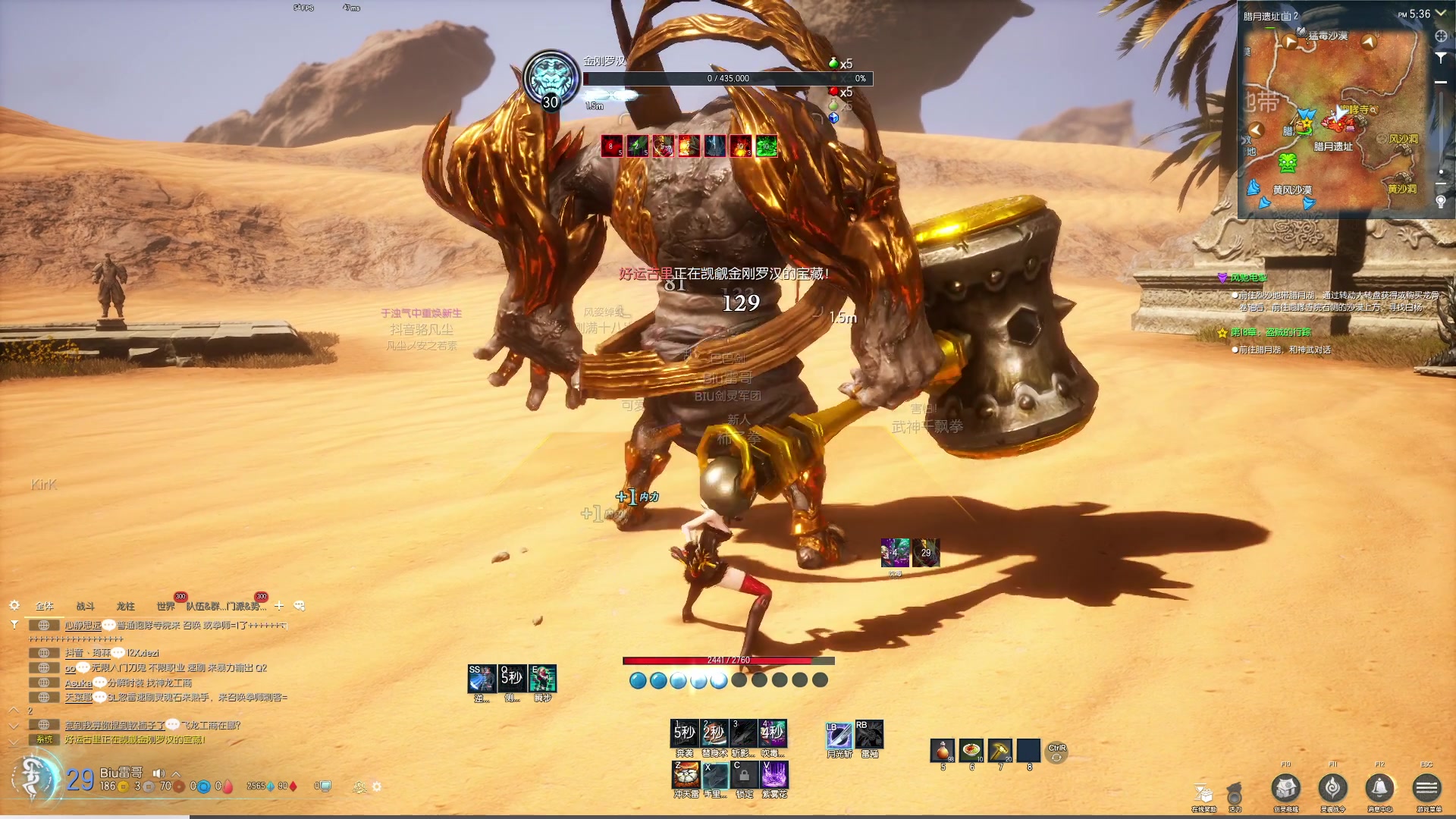Image resolution: width=1456 pixels, height=819 pixels.
Task: Click the 腊月遗址 minimap
Action: click(1333, 121)
